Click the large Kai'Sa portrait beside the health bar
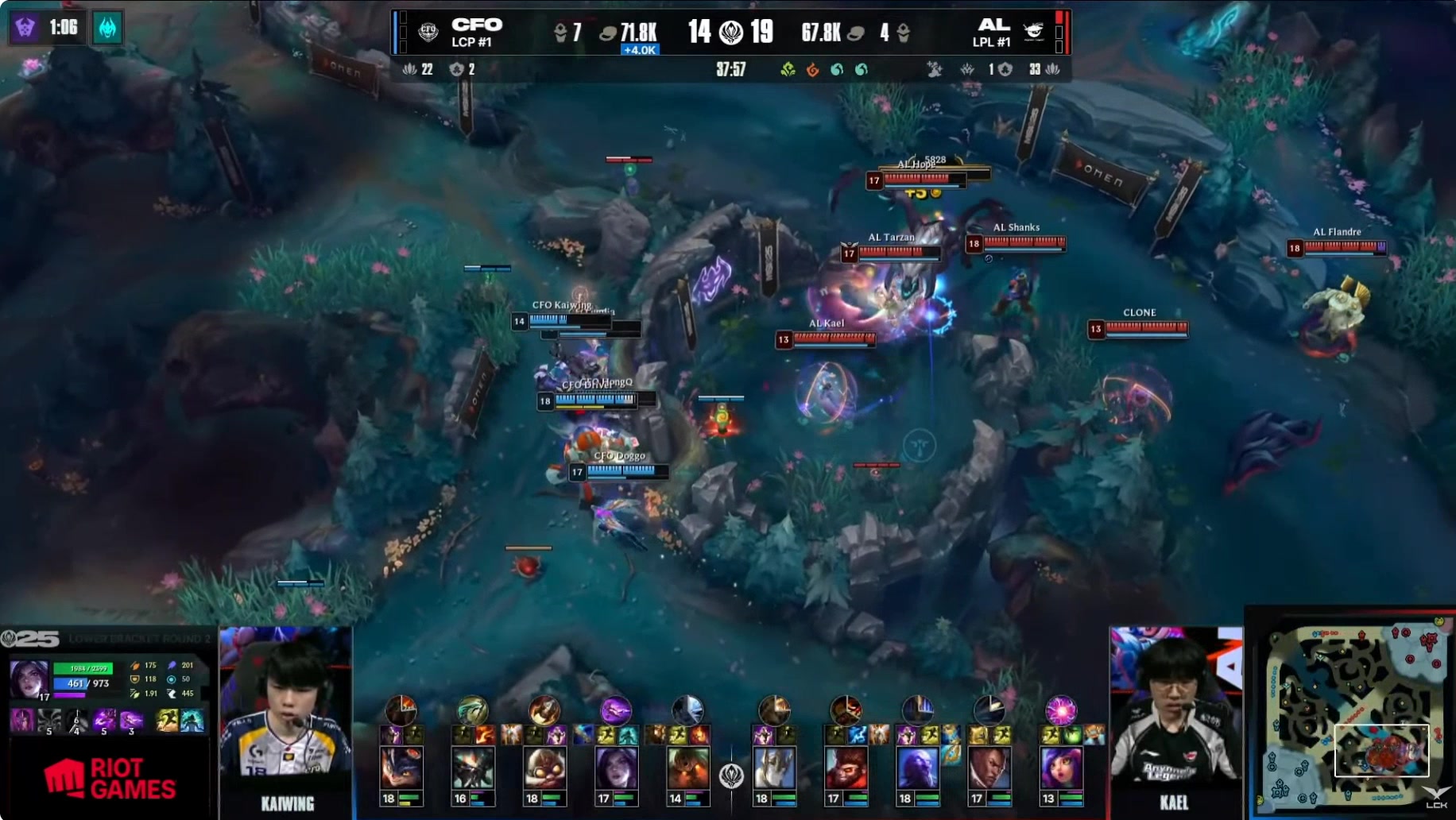 [29, 679]
